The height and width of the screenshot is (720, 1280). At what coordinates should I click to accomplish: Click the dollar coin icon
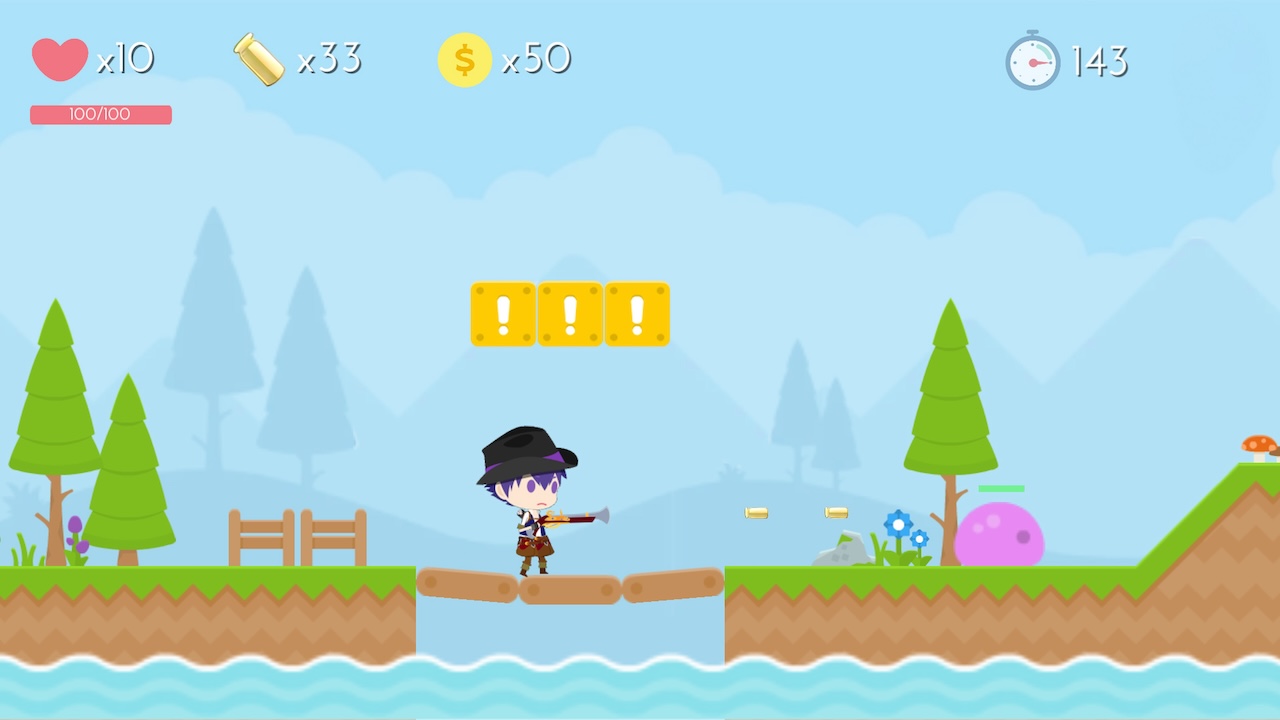coord(464,60)
